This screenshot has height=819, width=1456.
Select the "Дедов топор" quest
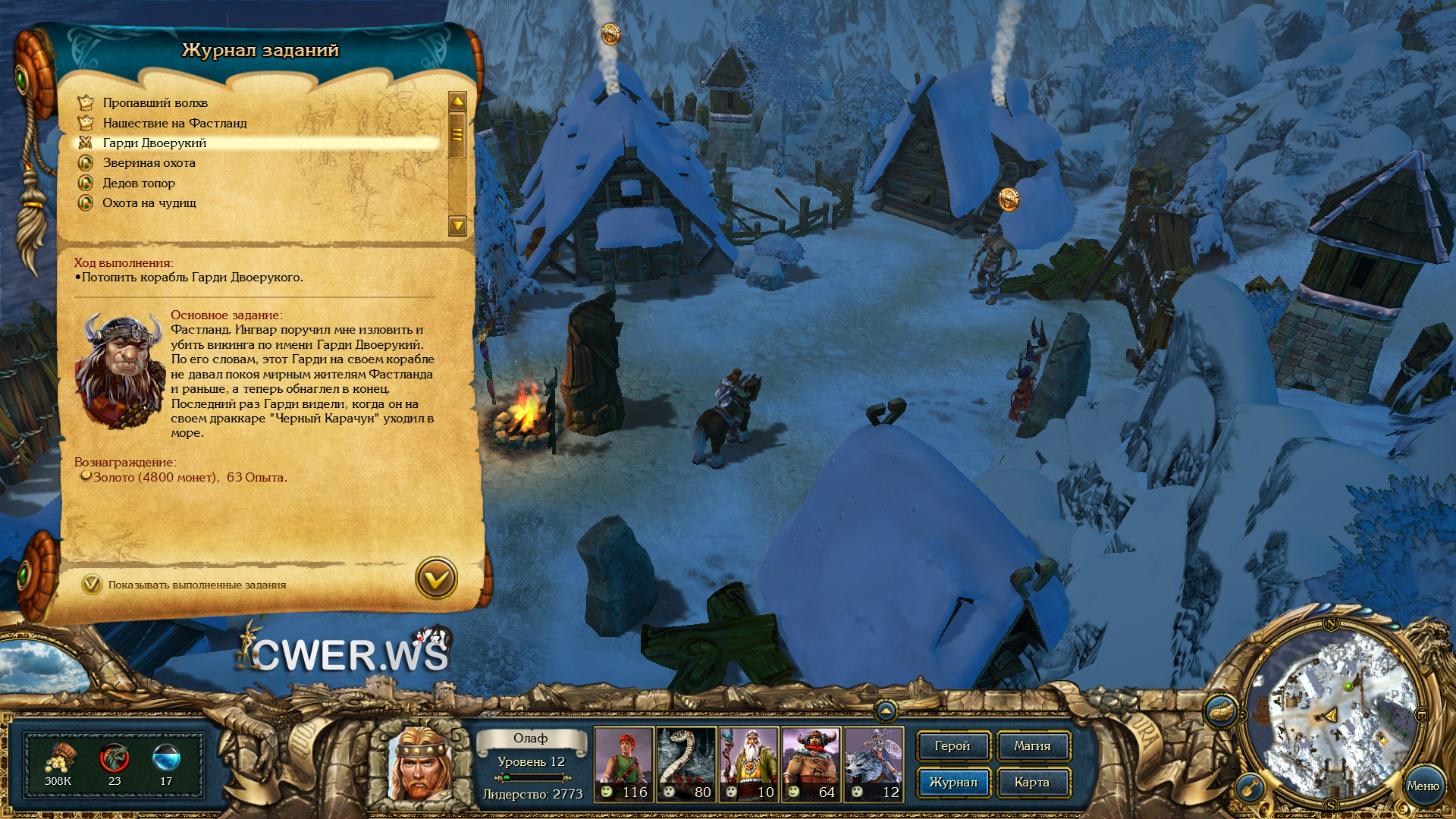[139, 184]
